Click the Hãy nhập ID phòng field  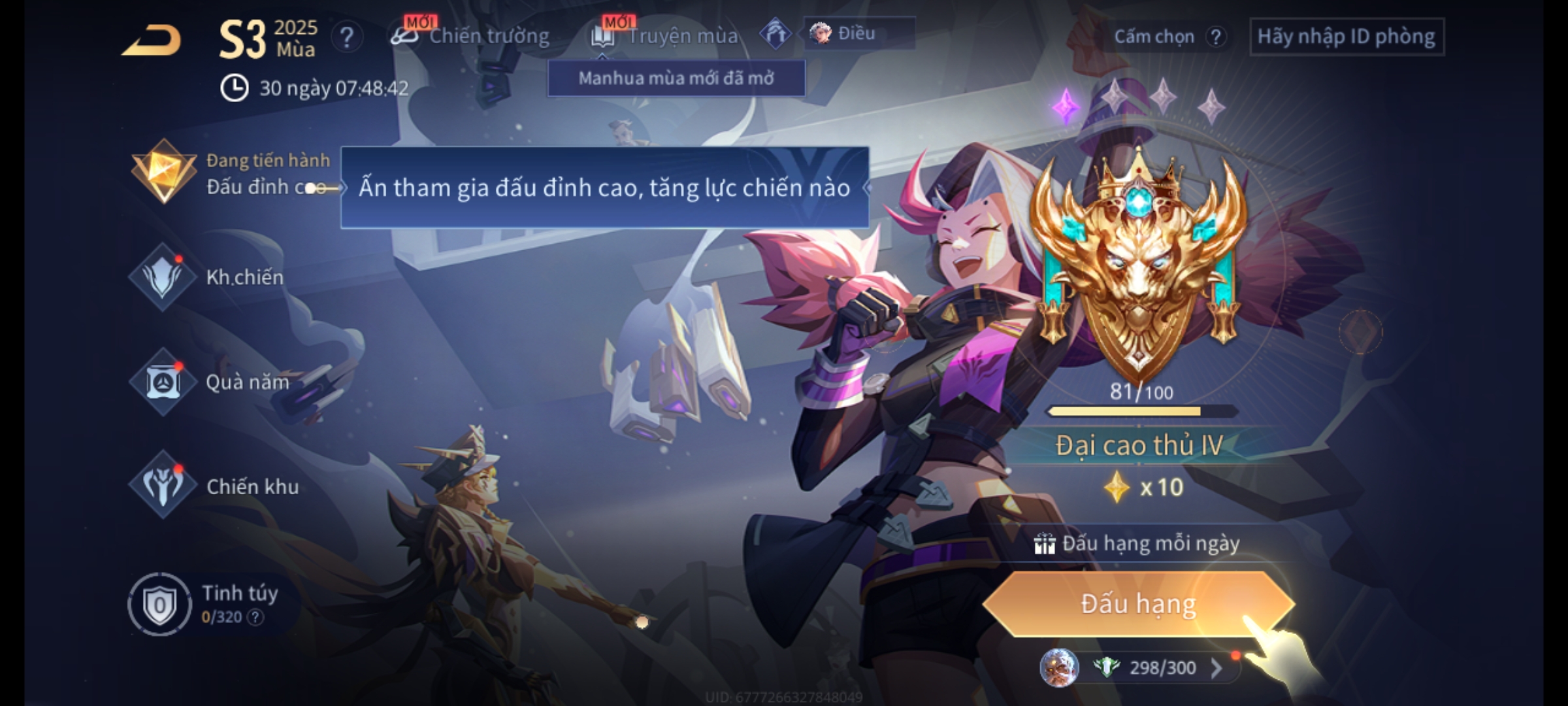pyautogui.click(x=1347, y=37)
